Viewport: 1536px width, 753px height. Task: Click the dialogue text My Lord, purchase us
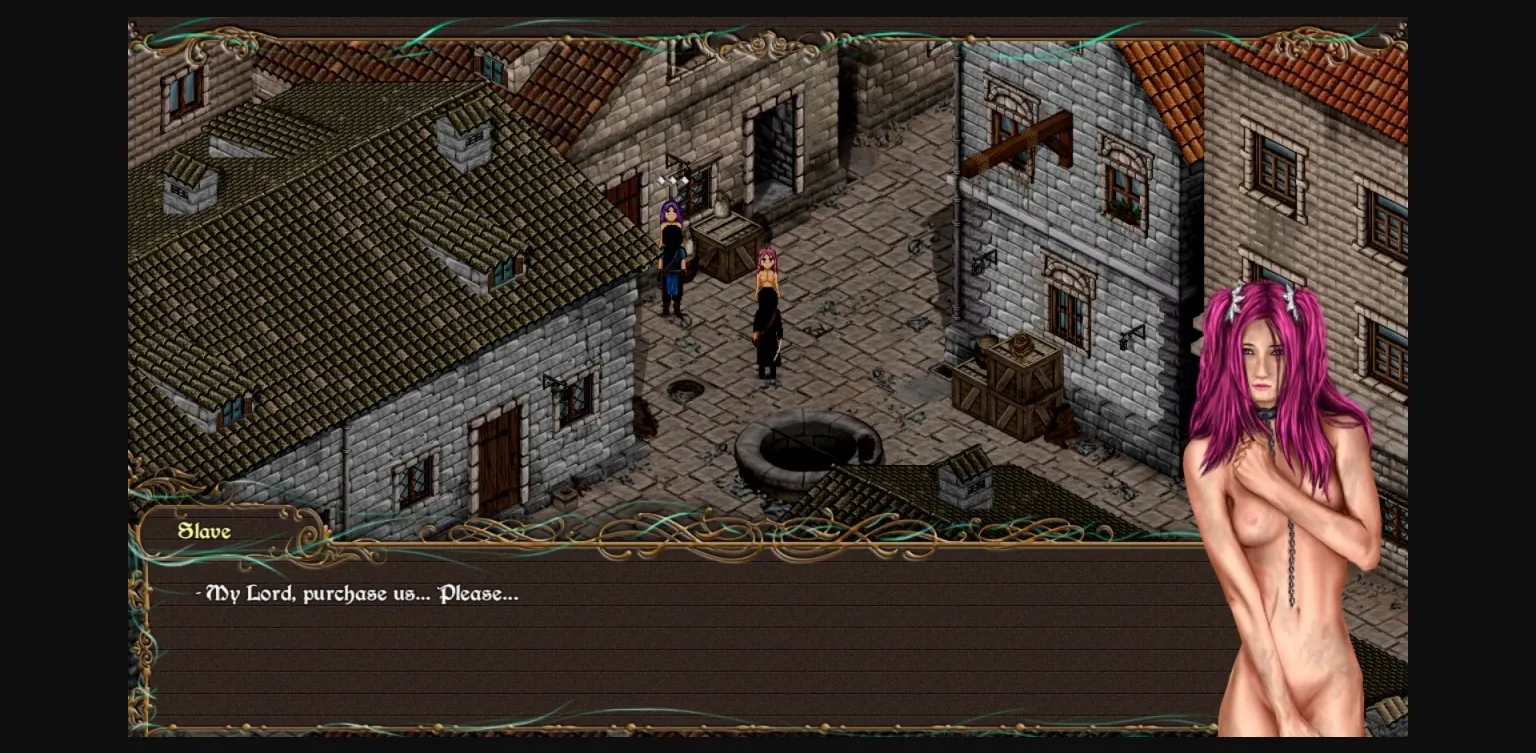355,593
